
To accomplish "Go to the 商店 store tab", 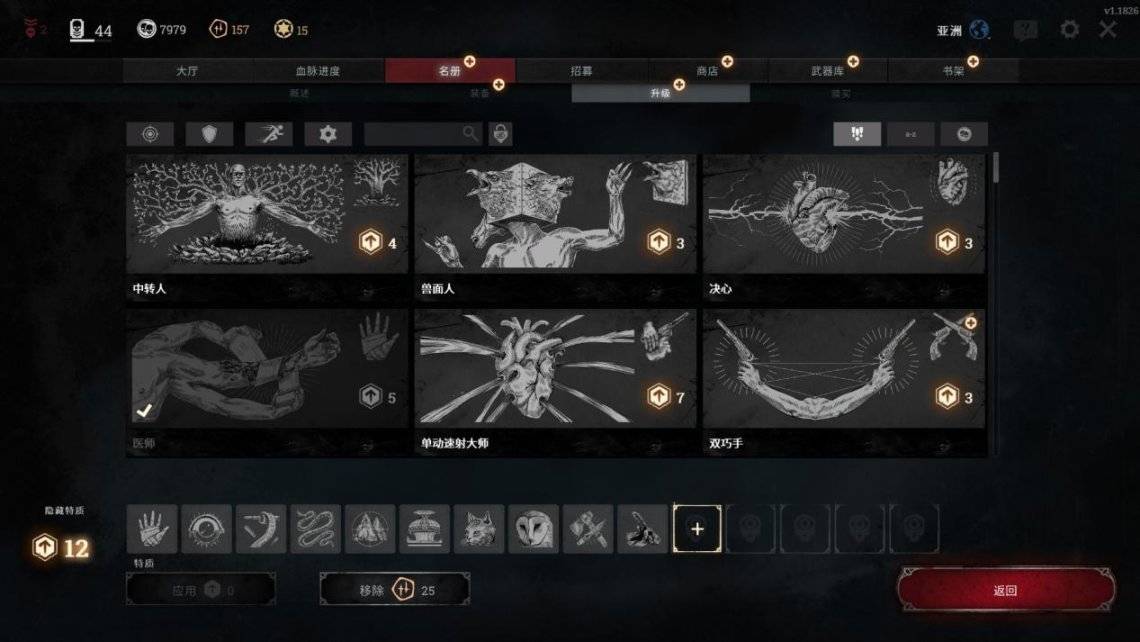I will (x=707, y=71).
